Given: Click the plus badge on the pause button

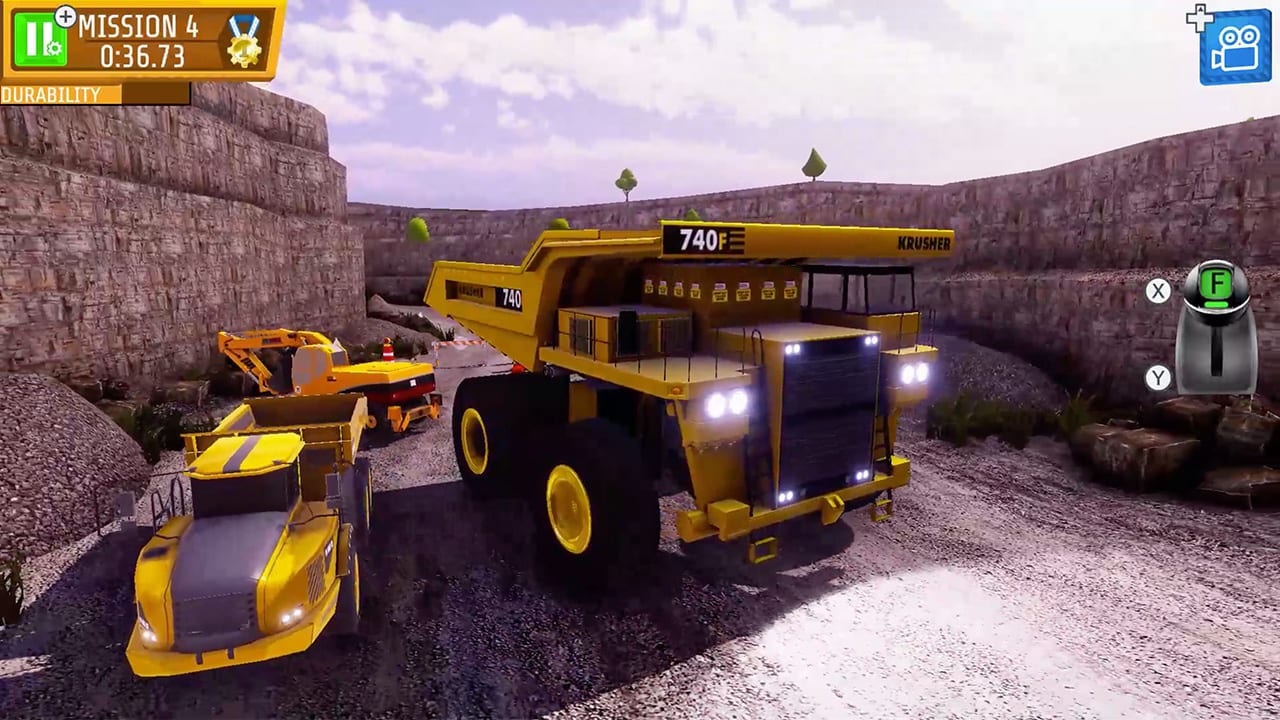Looking at the screenshot, I should 65,16.
